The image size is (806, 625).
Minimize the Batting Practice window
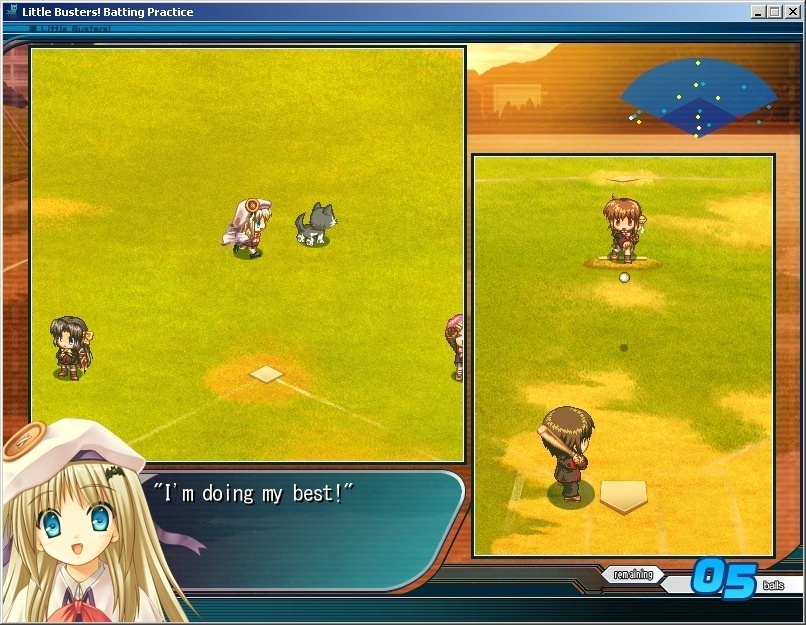click(759, 12)
